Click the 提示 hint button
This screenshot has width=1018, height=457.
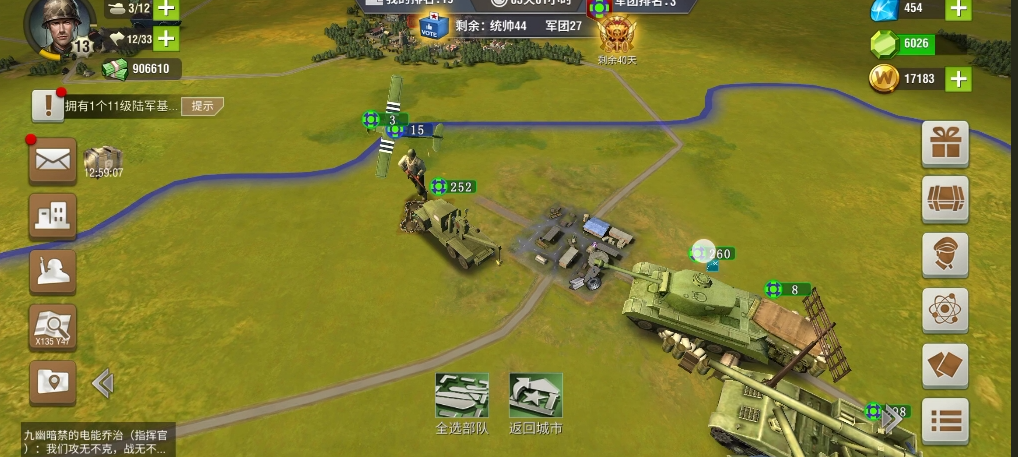tap(202, 106)
